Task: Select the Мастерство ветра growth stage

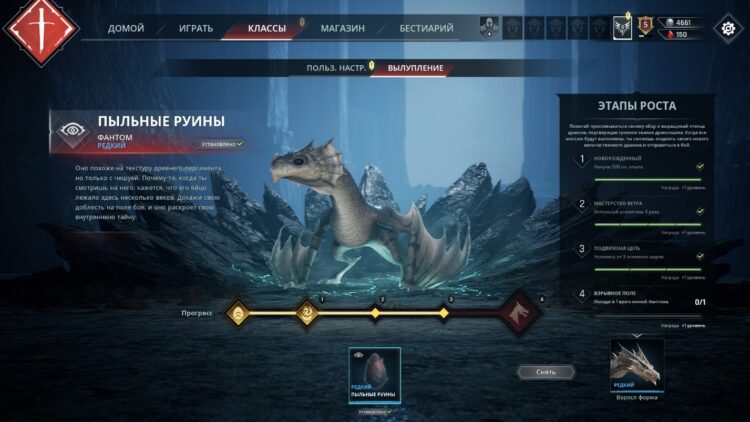Action: (x=642, y=208)
